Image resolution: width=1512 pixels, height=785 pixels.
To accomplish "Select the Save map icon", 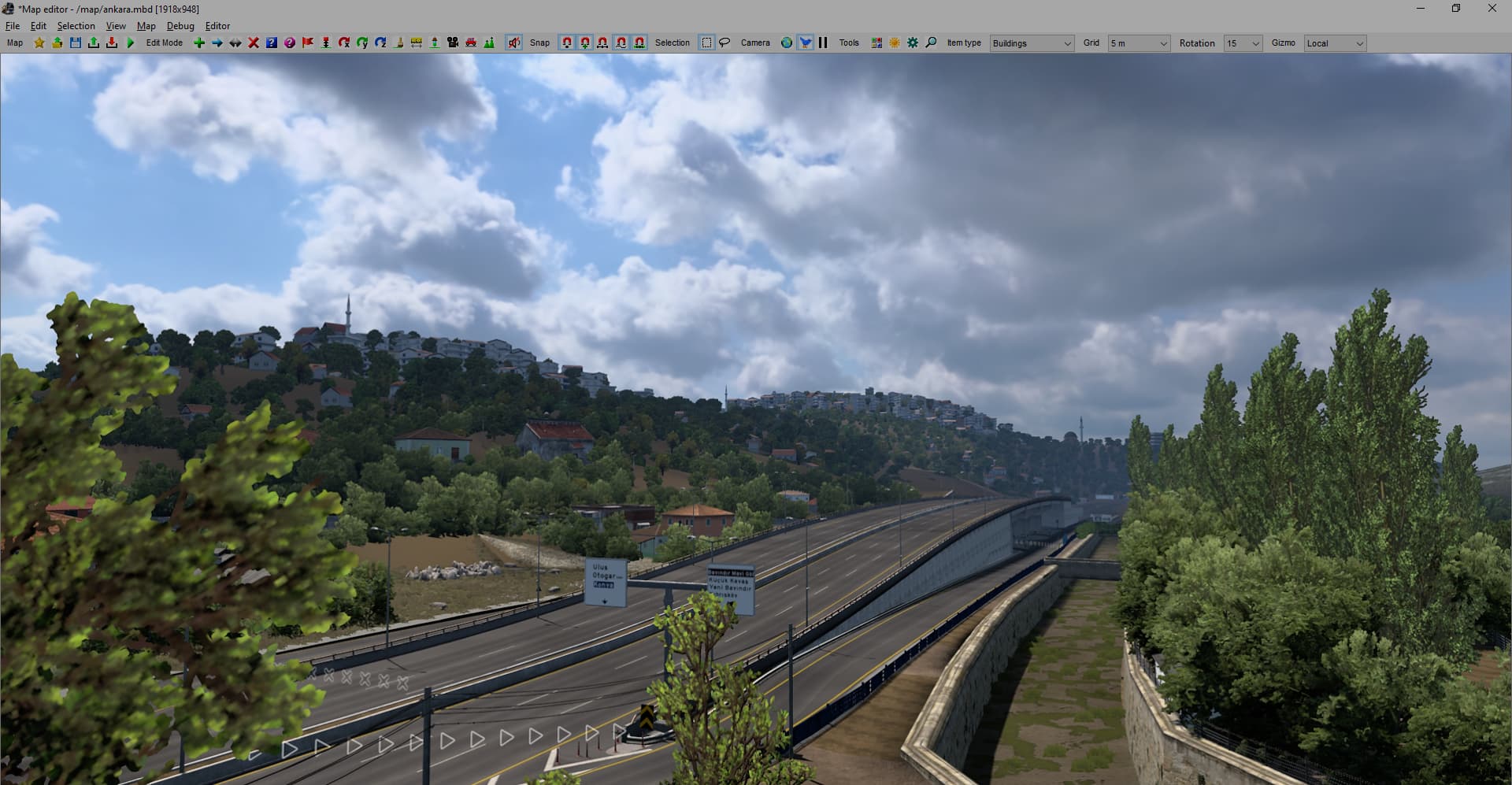I will coord(76,43).
